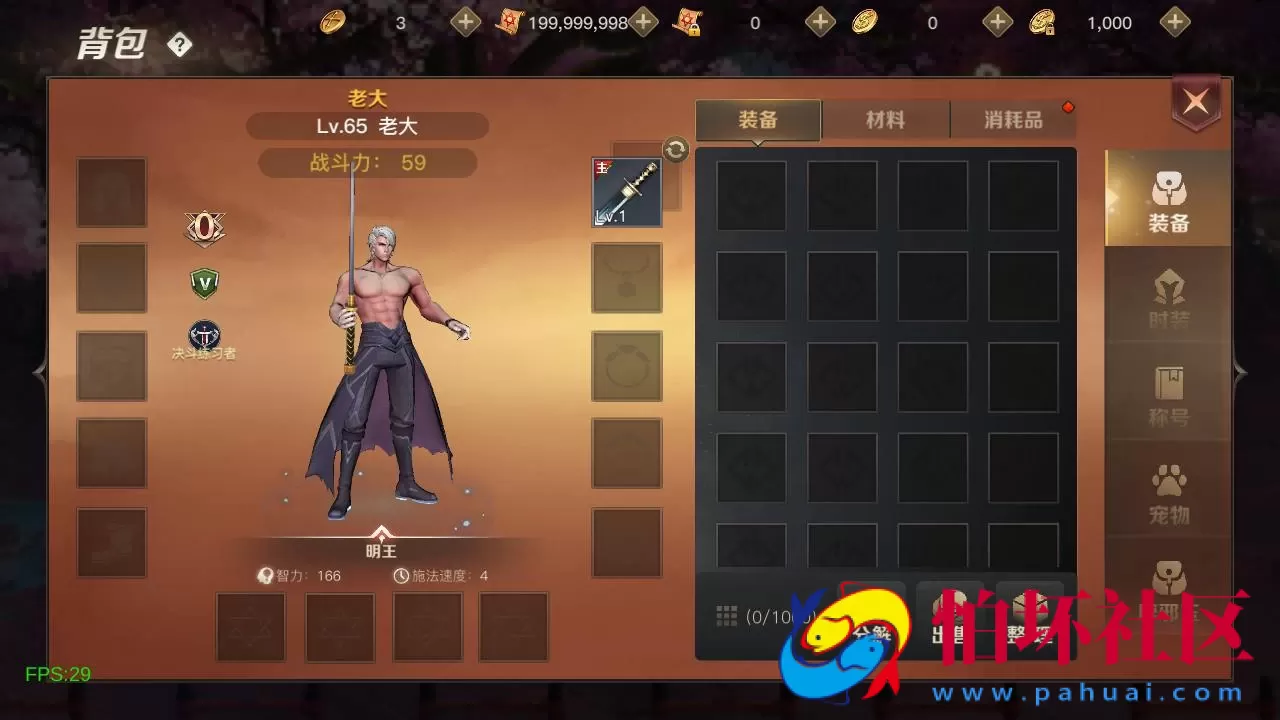
Task: Click the green V shield badge
Action: pos(204,282)
